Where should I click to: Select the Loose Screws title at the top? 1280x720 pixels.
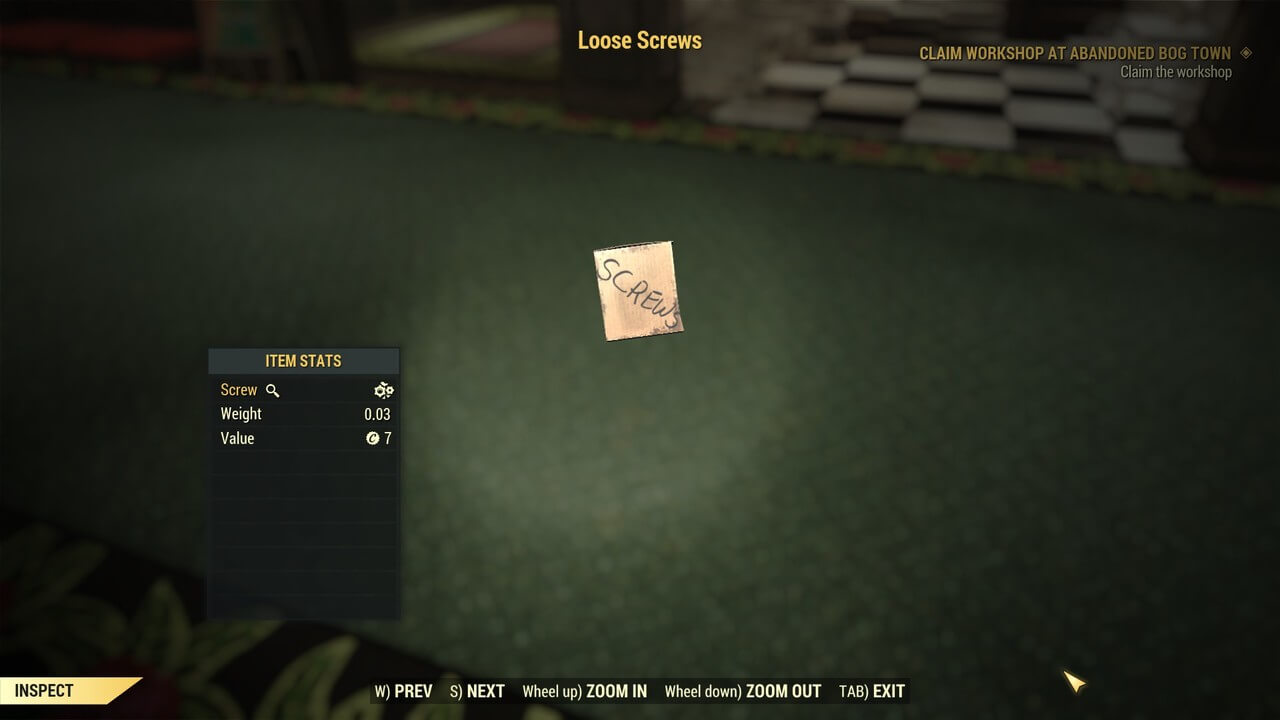pyautogui.click(x=640, y=40)
